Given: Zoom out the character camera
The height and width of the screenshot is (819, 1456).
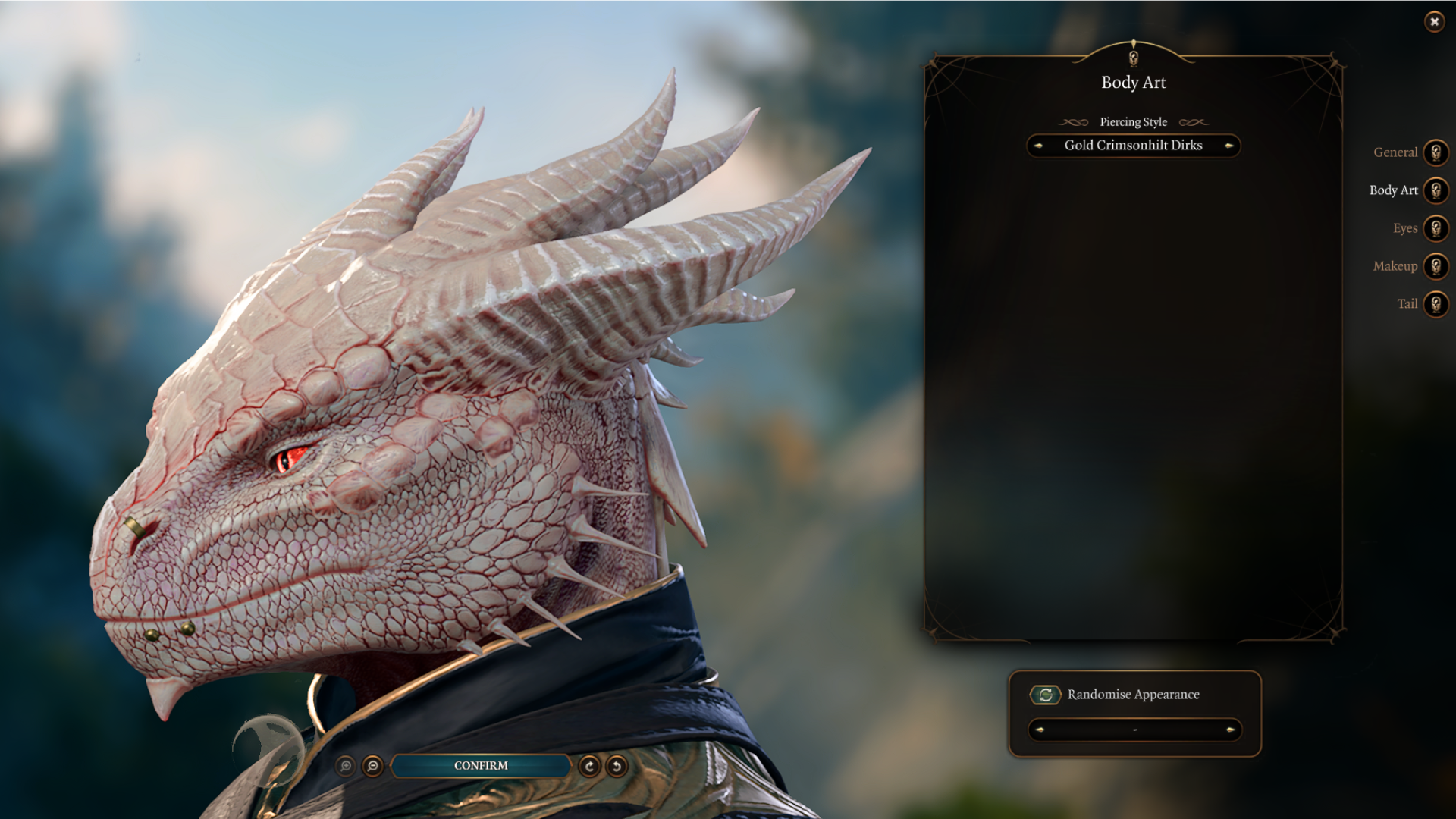Looking at the screenshot, I should point(372,766).
